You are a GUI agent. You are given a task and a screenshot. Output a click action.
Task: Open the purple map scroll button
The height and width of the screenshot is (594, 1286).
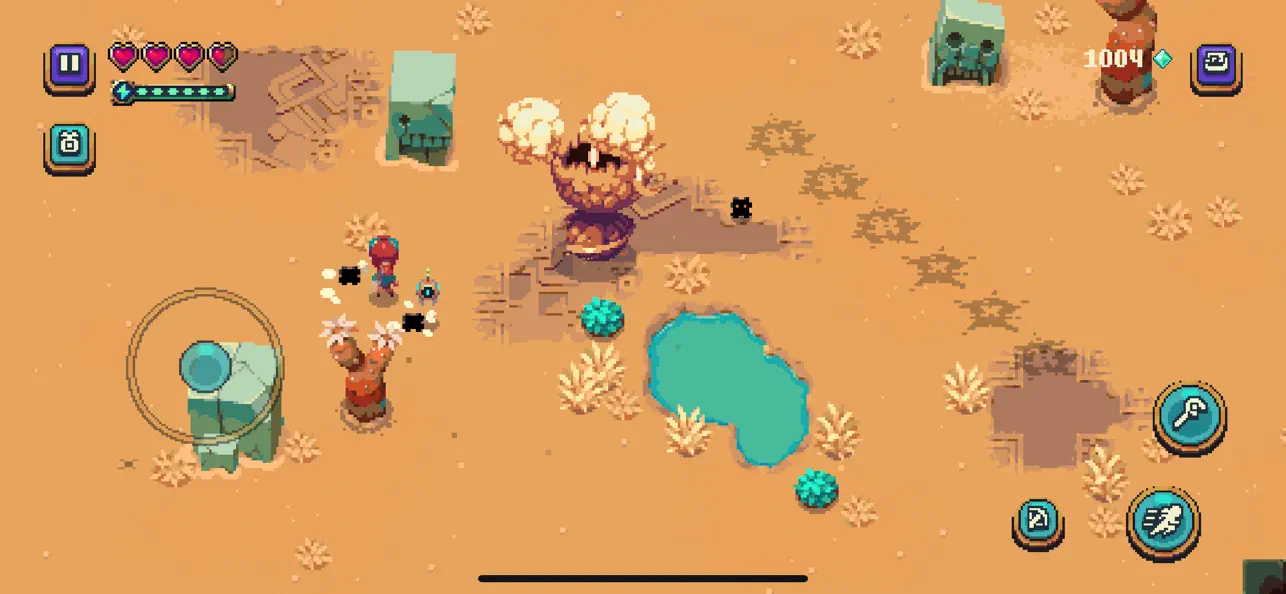(x=1216, y=66)
